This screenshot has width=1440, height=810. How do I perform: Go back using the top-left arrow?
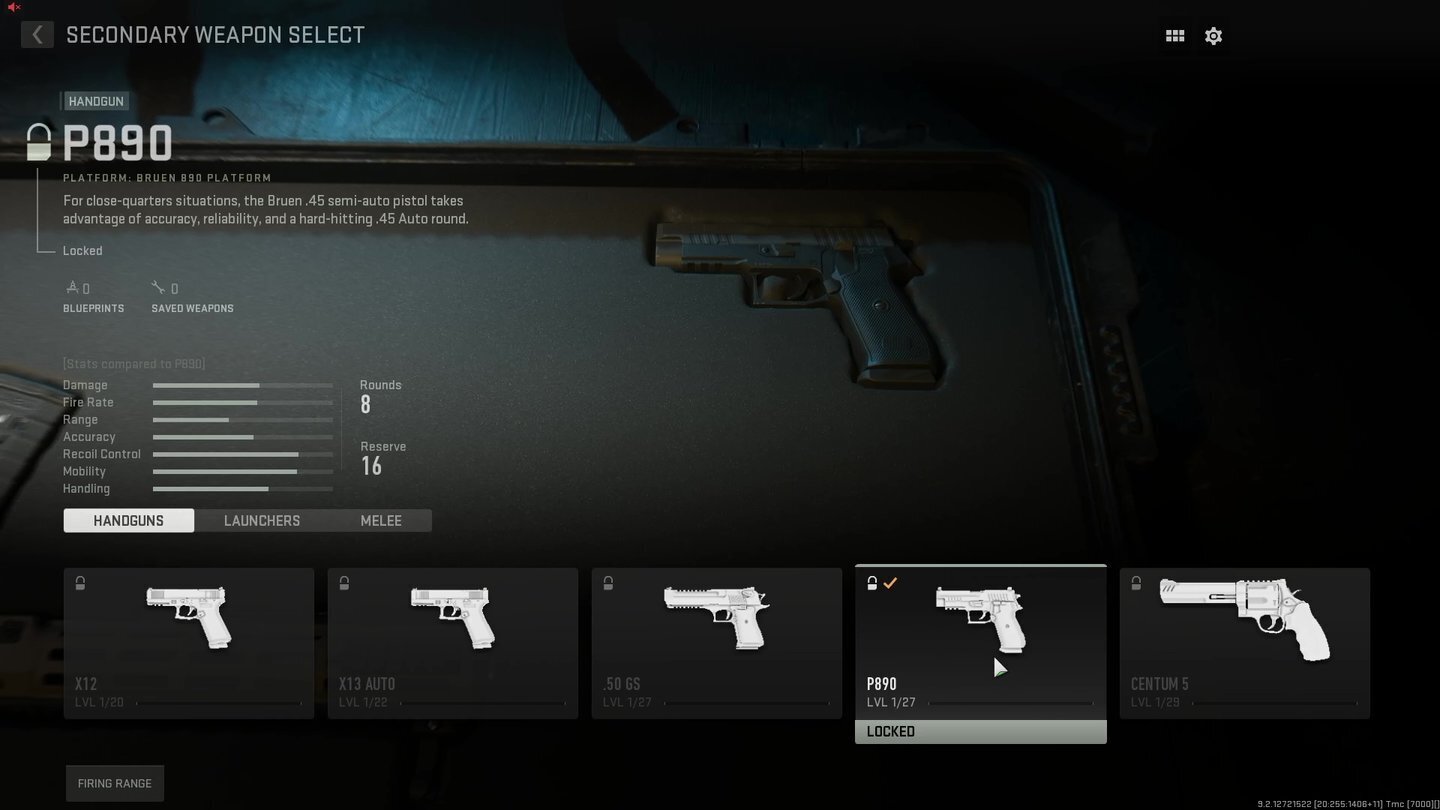point(37,35)
